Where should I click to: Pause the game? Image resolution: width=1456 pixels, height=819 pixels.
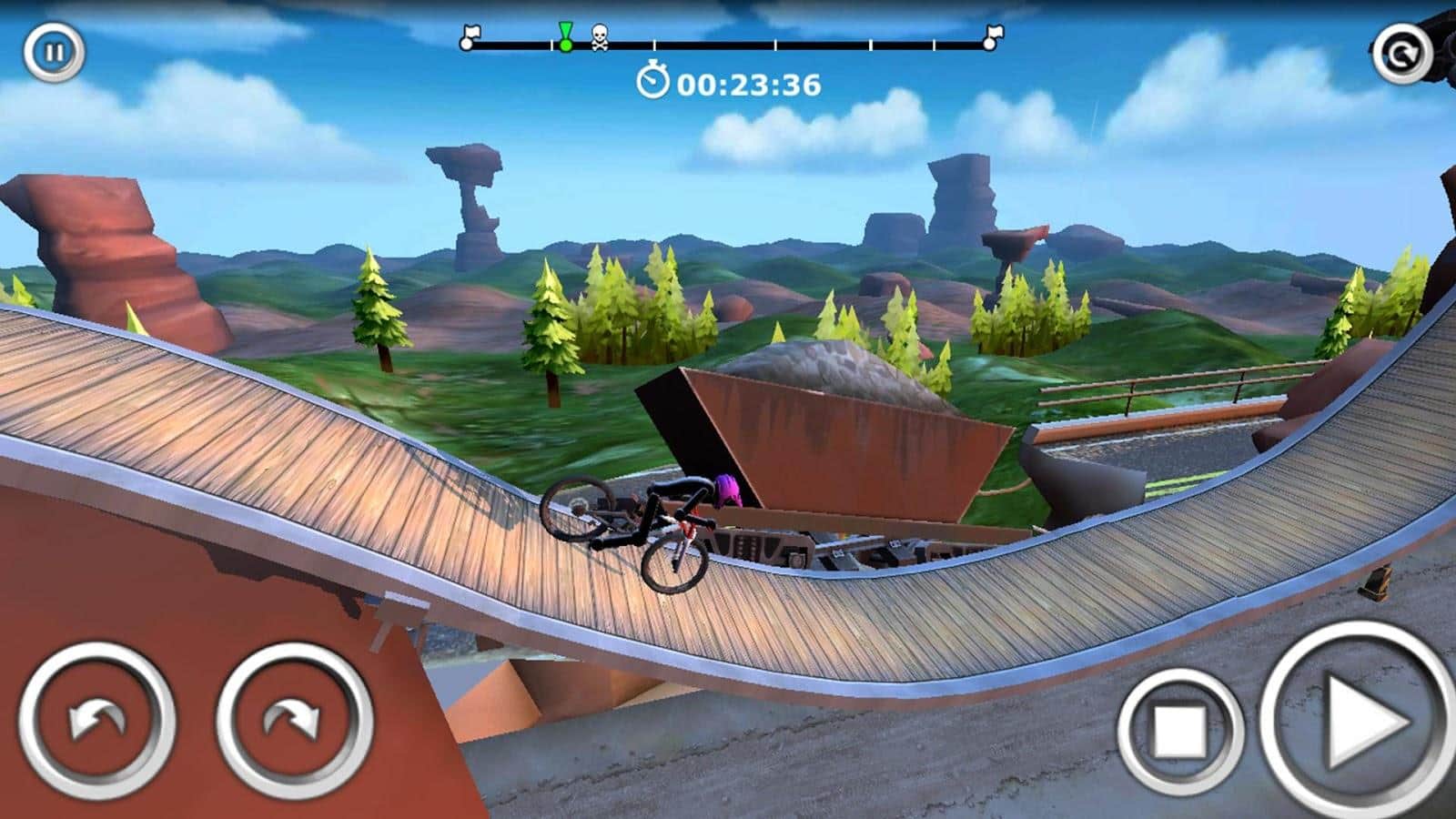54,52
